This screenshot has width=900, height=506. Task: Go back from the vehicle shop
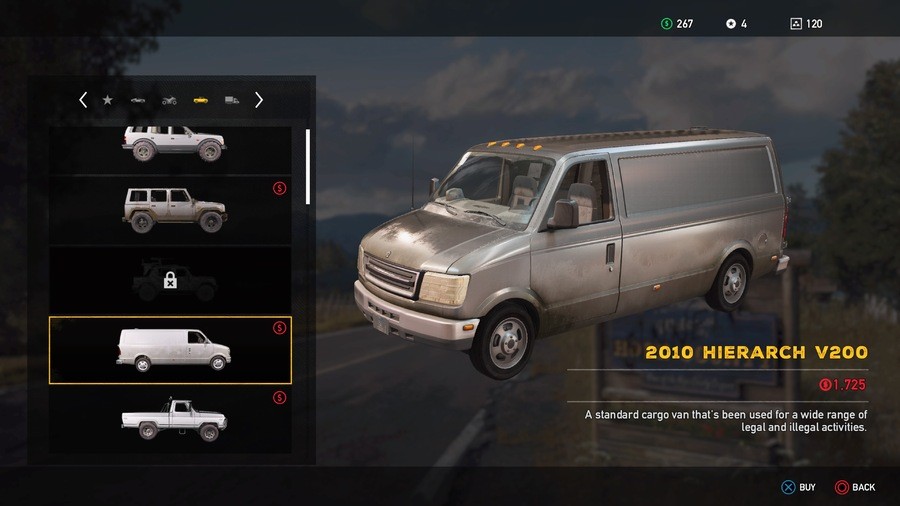854,487
